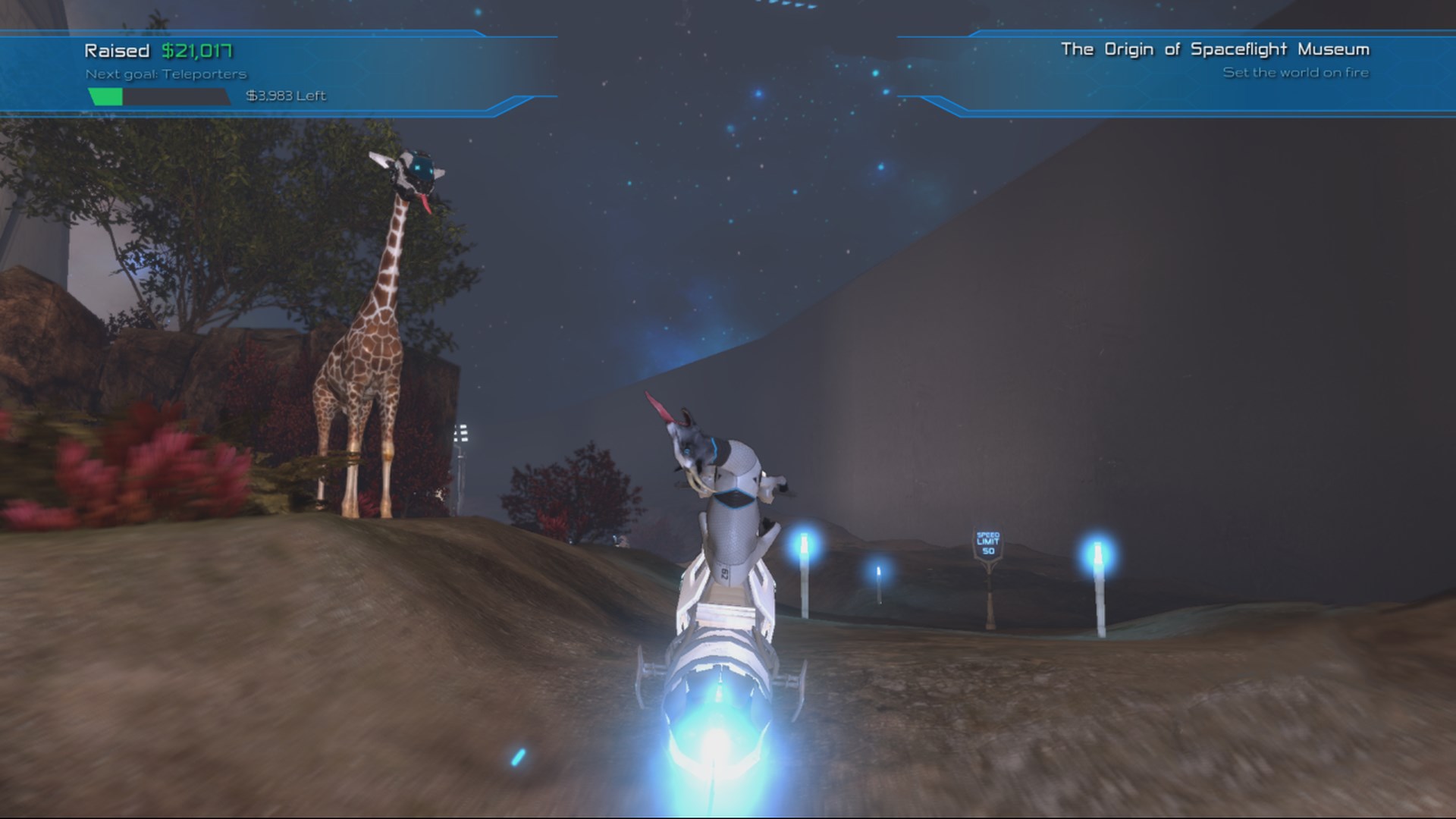Click the Set the world on fire objective
Viewport: 1456px width, 819px height.
click(1296, 74)
